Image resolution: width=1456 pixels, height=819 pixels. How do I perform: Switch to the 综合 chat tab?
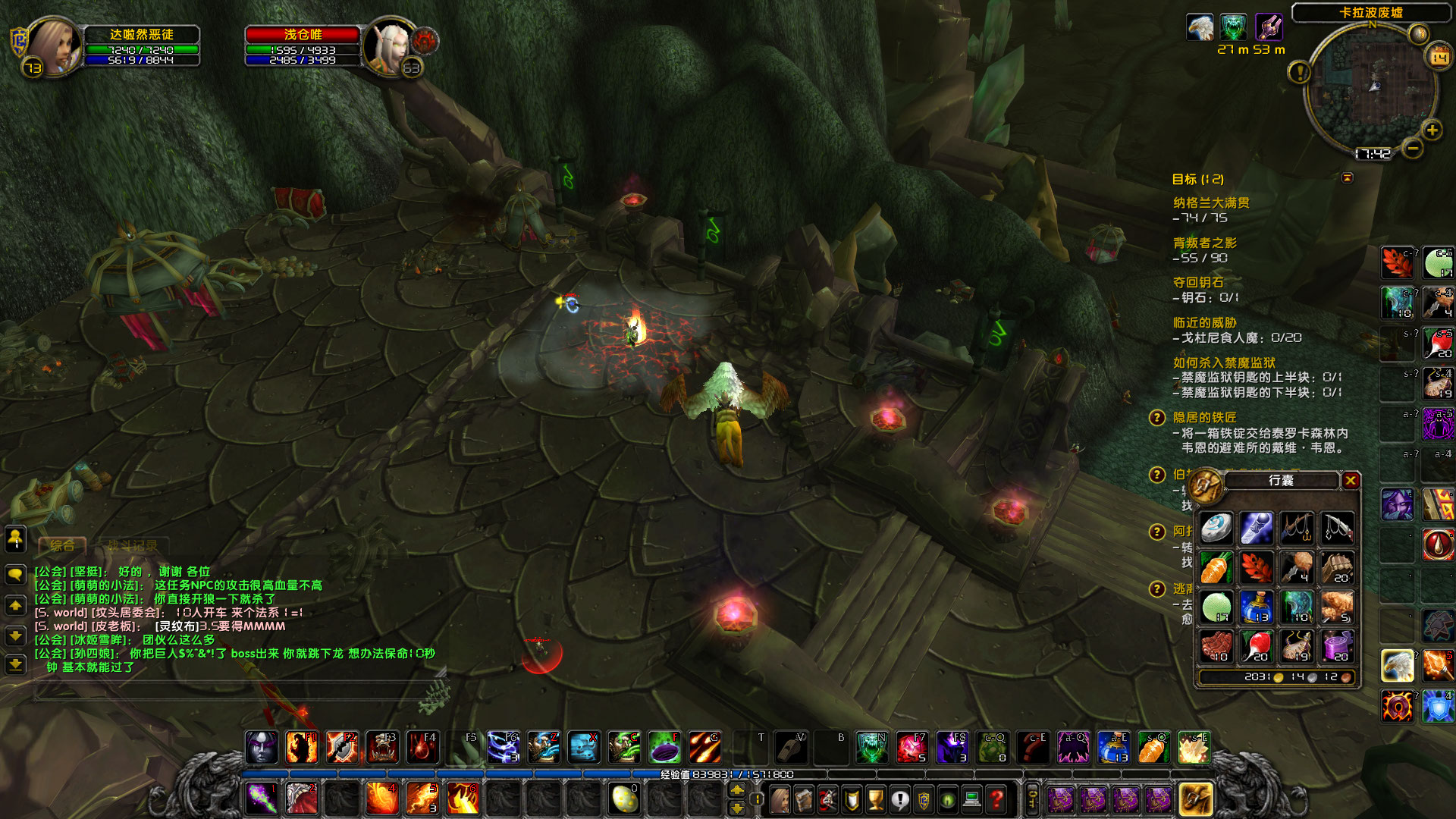[62, 545]
